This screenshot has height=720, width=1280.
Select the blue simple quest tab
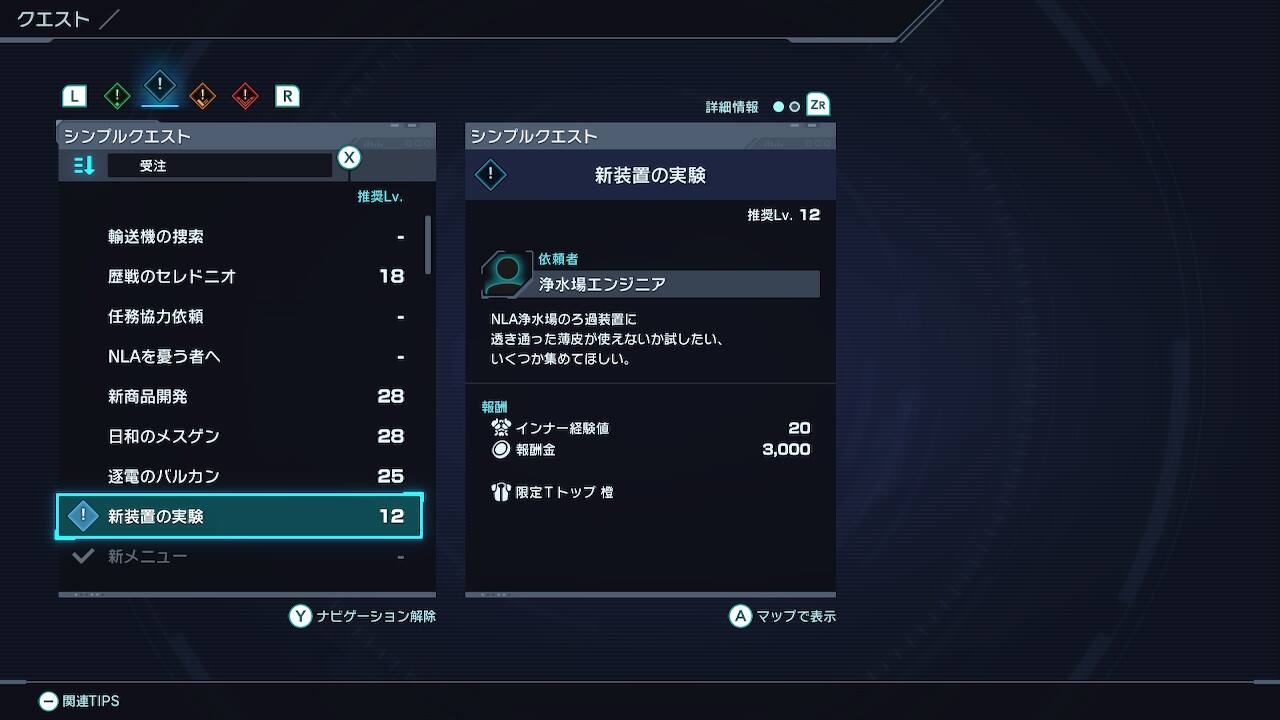click(x=160, y=86)
